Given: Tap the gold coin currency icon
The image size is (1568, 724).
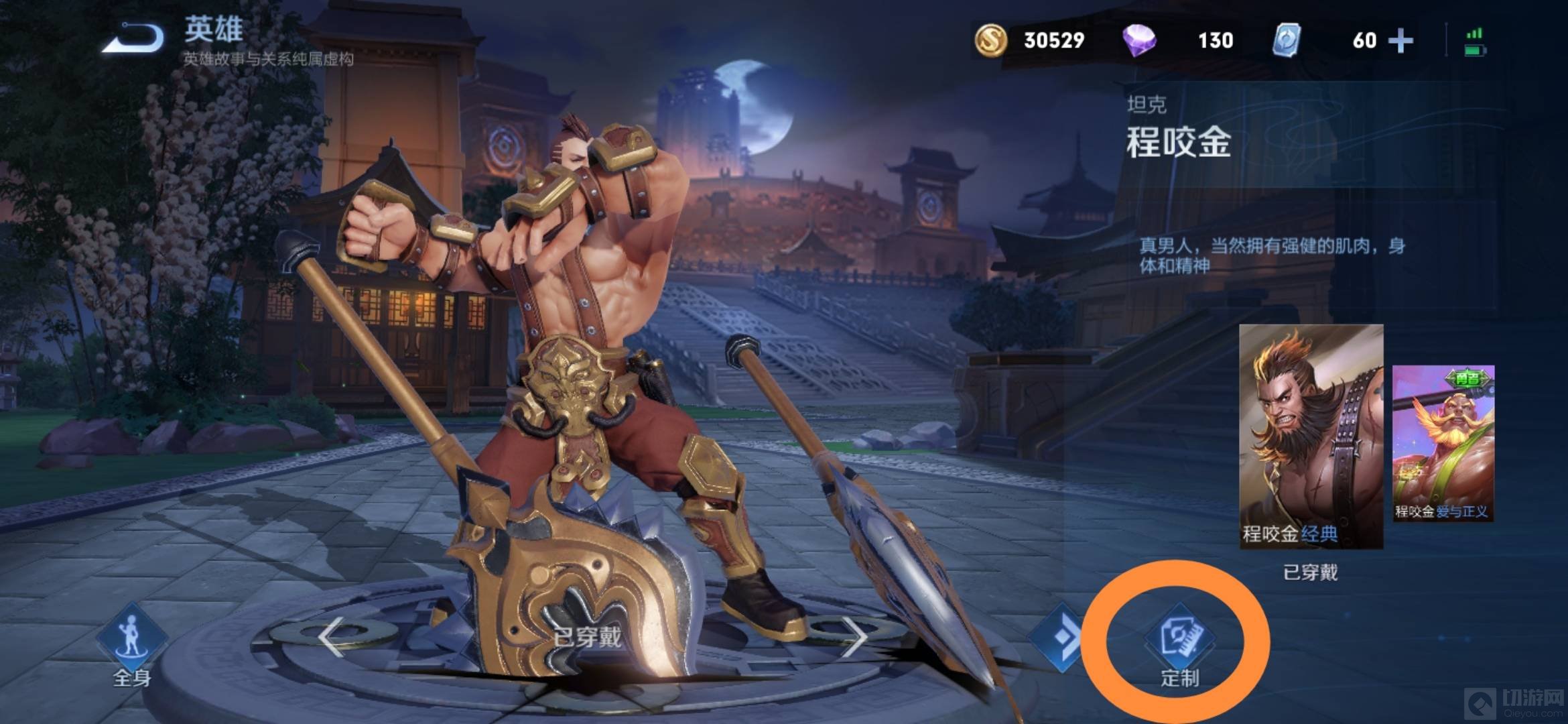Looking at the screenshot, I should pyautogui.click(x=990, y=40).
